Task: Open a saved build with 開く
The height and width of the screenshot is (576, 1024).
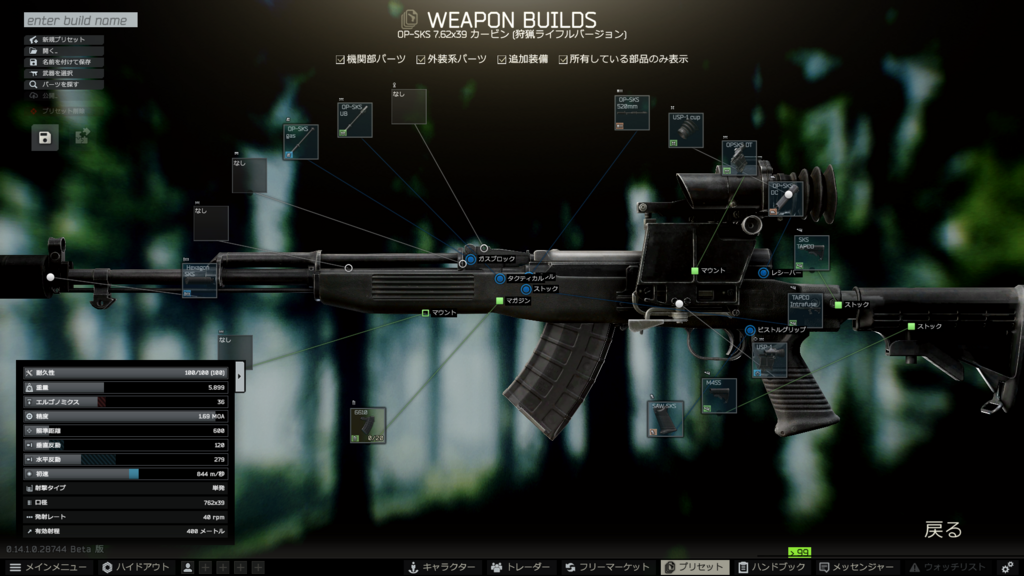Action: tap(50, 51)
